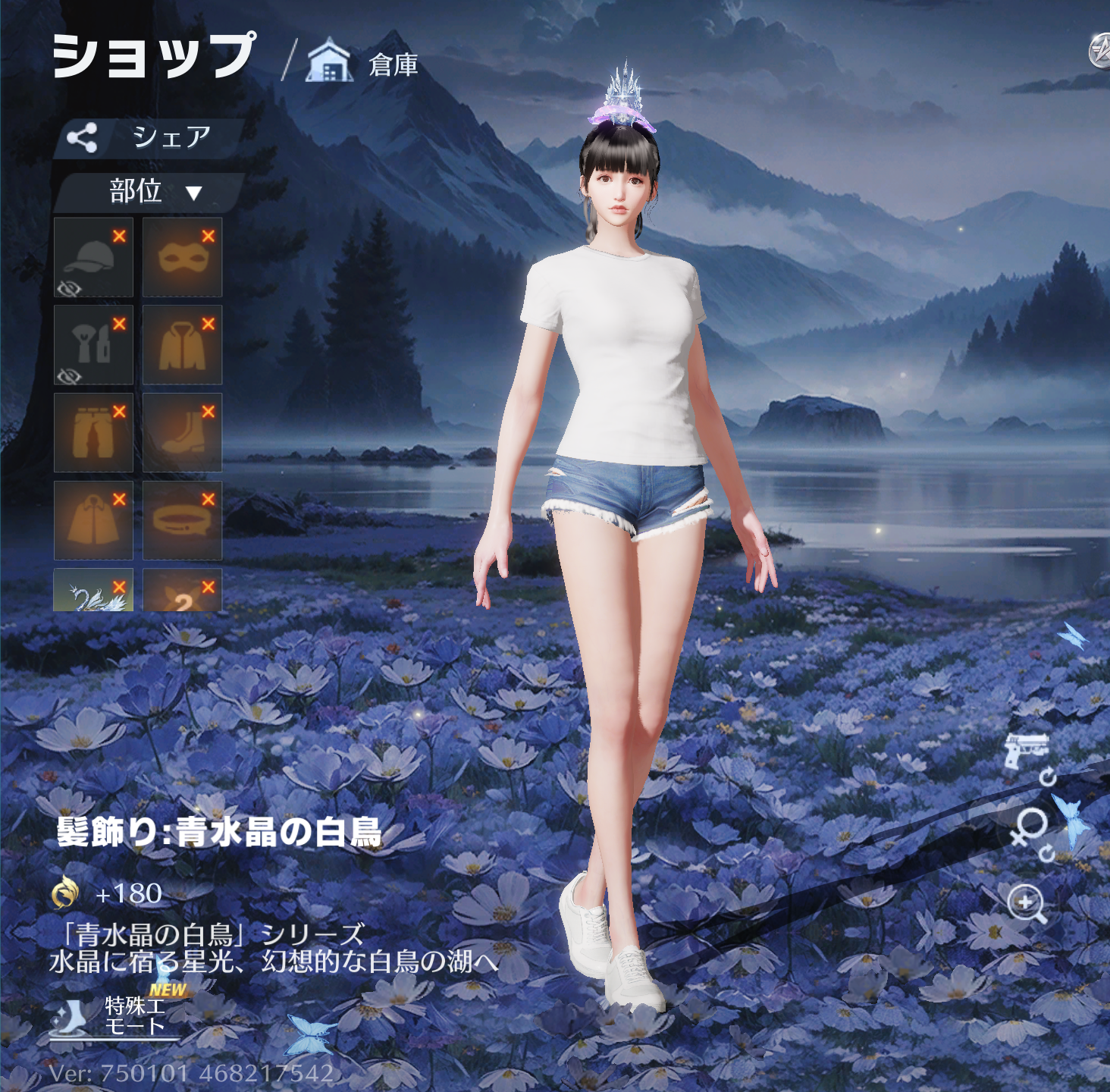1110x1092 pixels.
Task: Select the boots footwear slot
Action: pos(182,432)
